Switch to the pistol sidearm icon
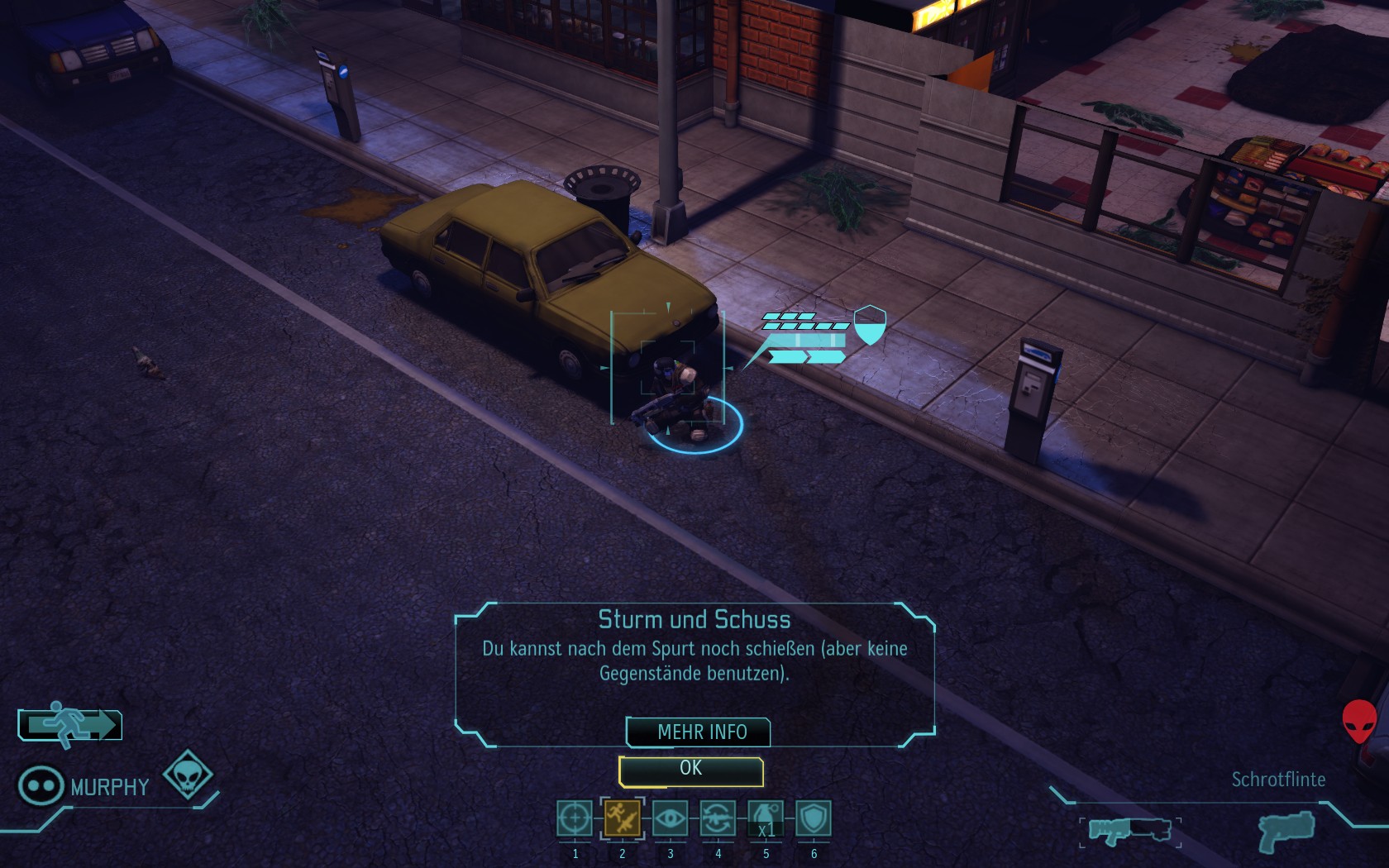This screenshot has height=868, width=1389. [1286, 829]
